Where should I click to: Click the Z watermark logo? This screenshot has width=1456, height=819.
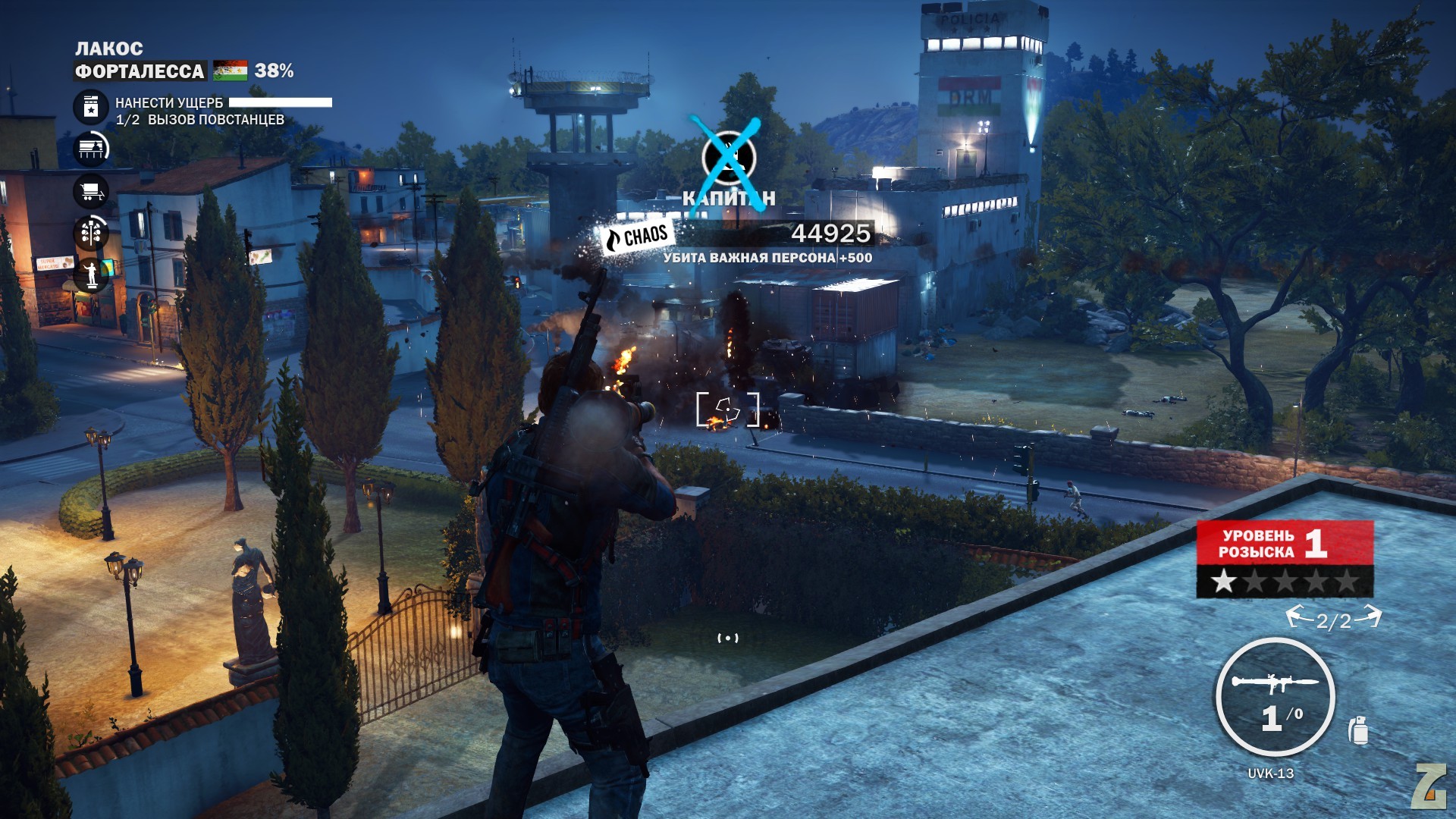point(1429,786)
